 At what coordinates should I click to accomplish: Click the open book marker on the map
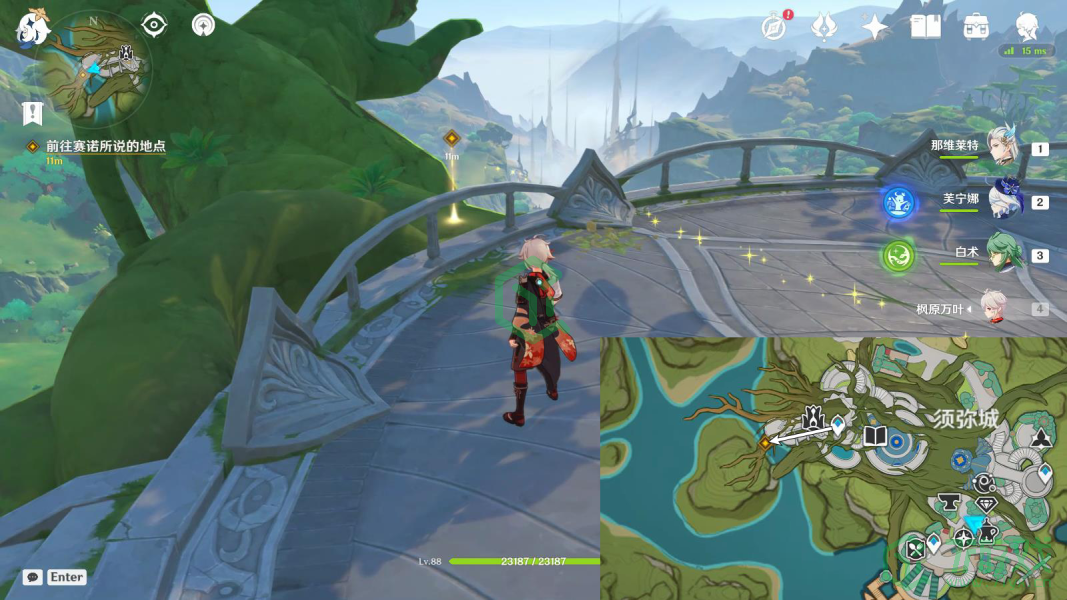875,437
